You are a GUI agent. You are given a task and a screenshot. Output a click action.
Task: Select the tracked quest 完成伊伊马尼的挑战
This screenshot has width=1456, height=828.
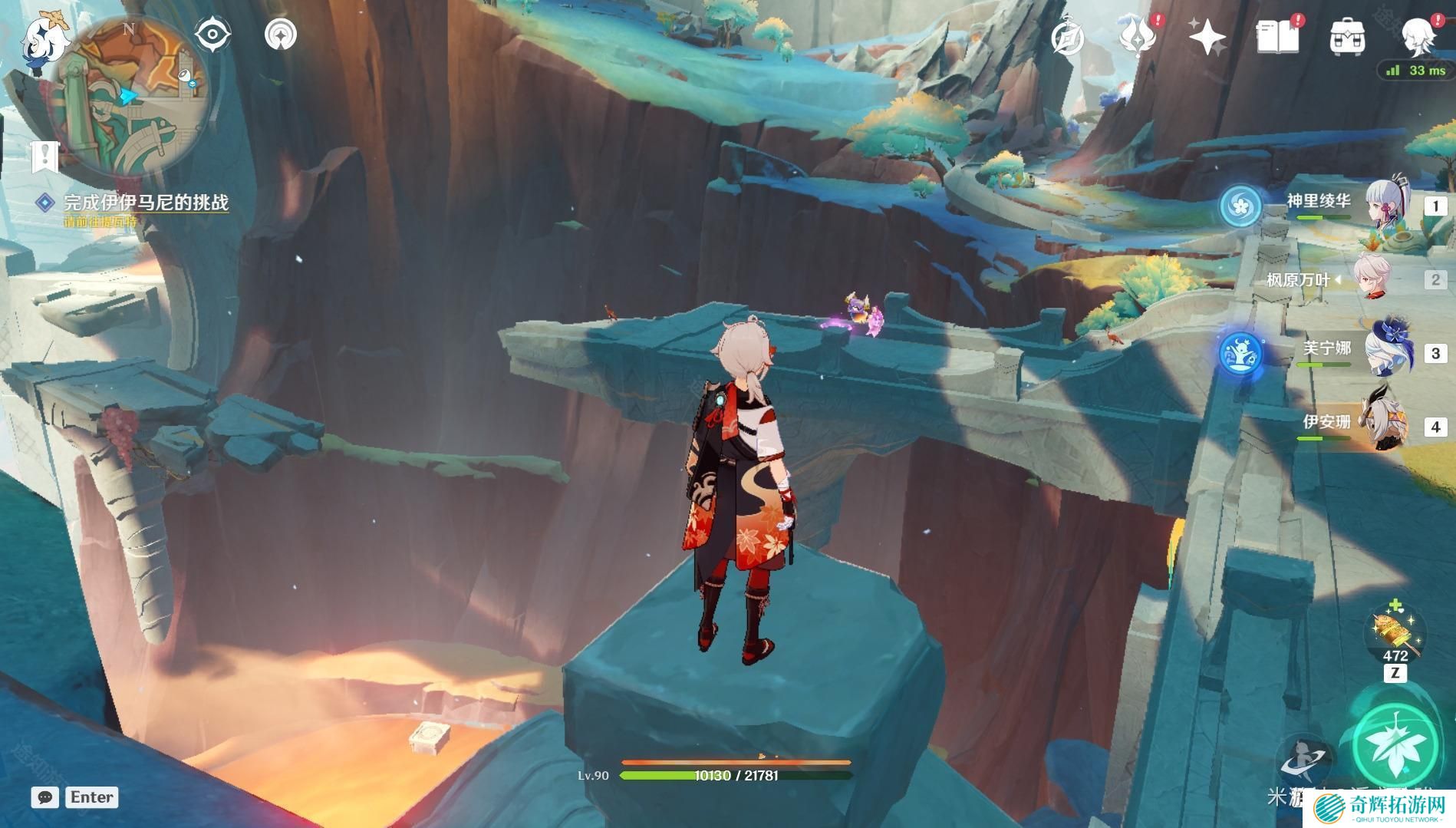tap(145, 203)
